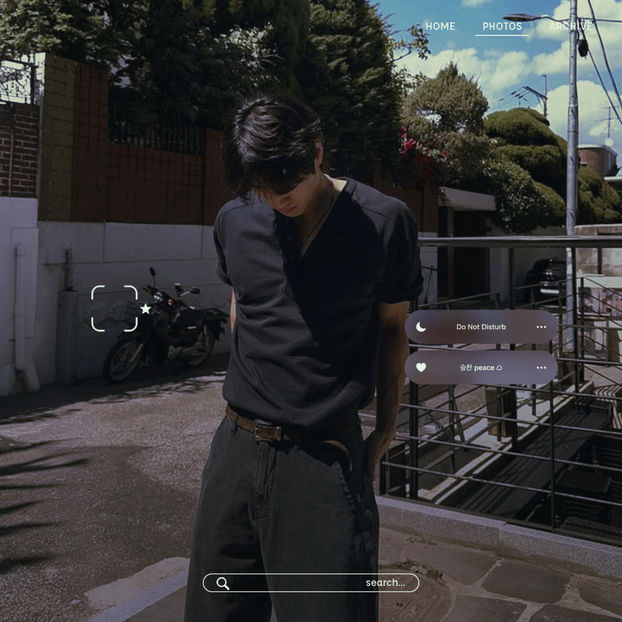Select the peace pill with the heart
The height and width of the screenshot is (622, 622).
(x=481, y=367)
